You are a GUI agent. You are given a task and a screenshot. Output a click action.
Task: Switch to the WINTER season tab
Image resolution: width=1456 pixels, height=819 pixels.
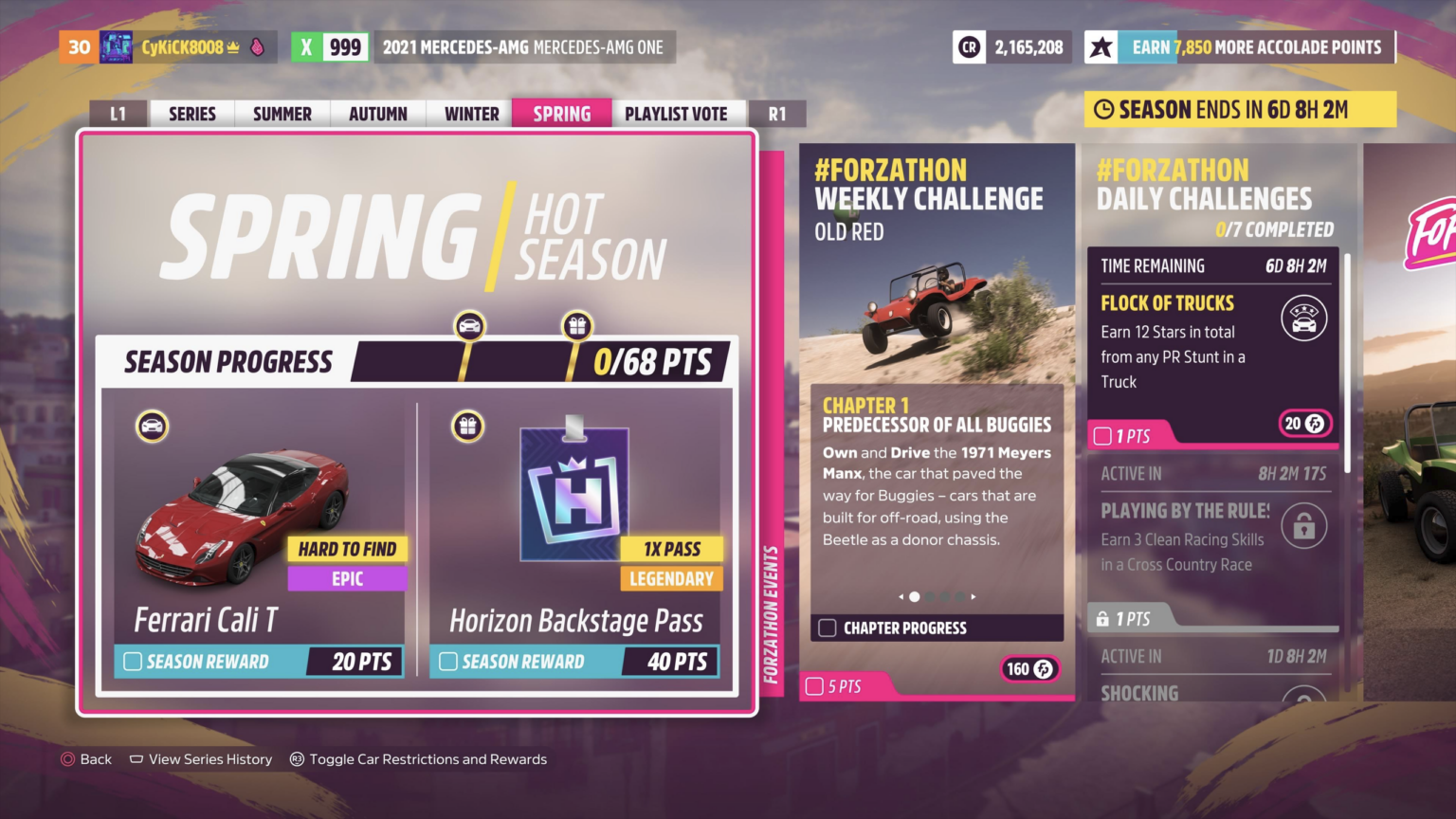[x=469, y=113]
